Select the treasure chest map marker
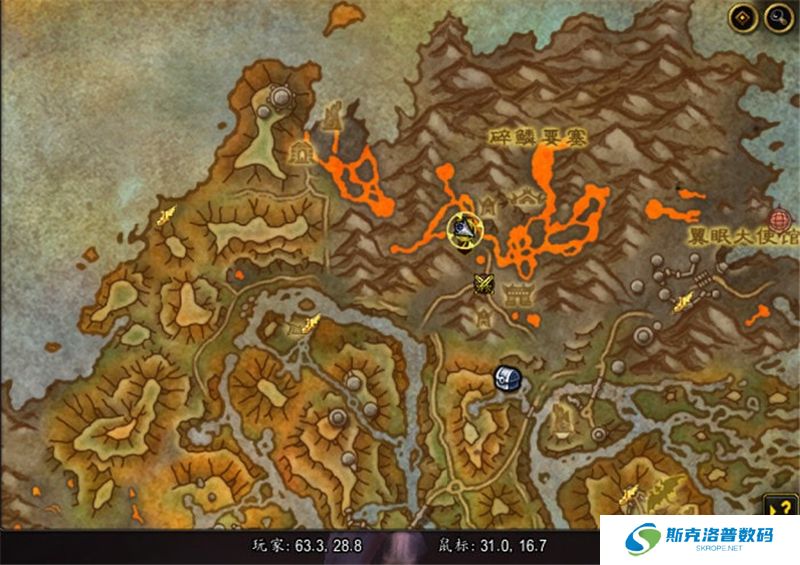Viewport: 800px width, 565px height. (505, 377)
